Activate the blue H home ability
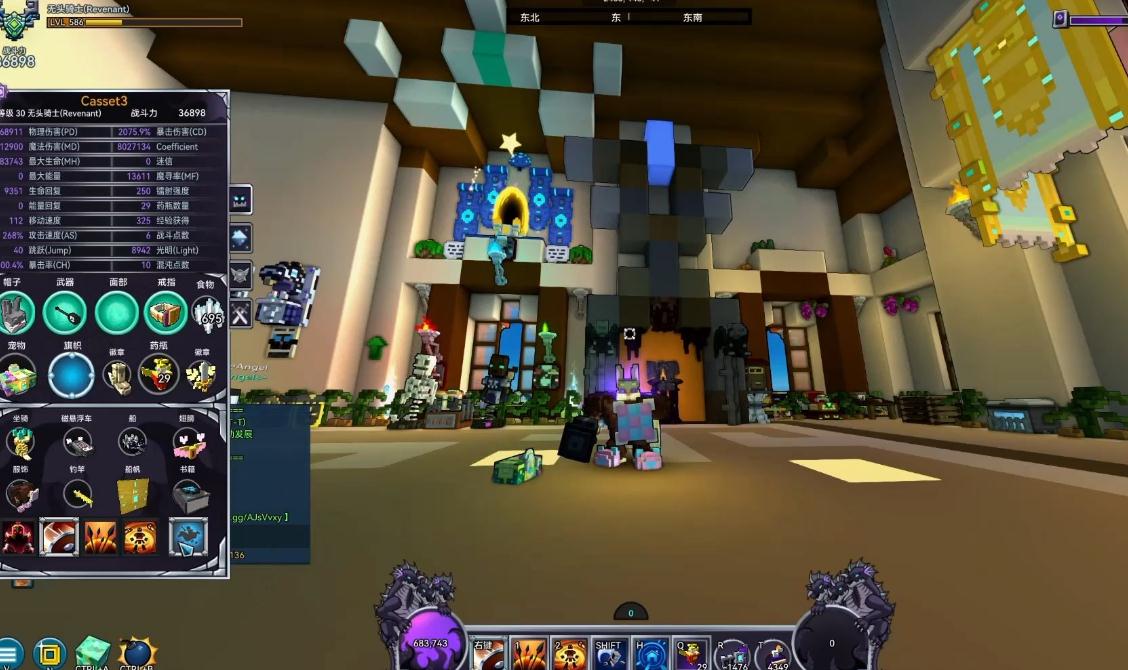Image resolution: width=1128 pixels, height=670 pixels. pos(650,655)
